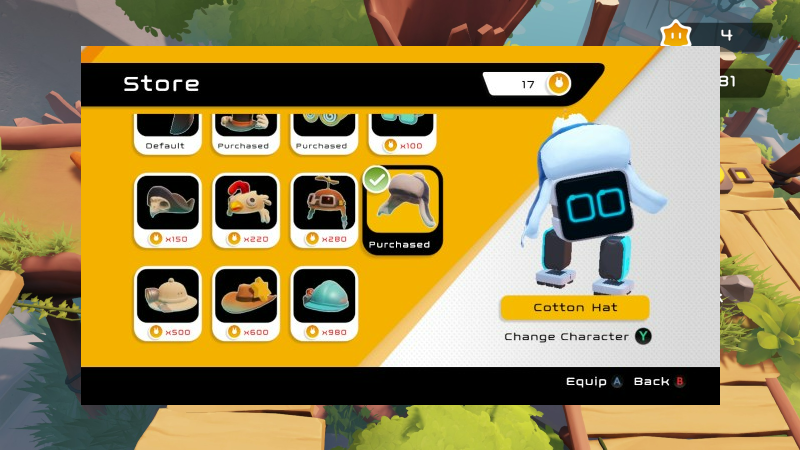Go Back from the store
The width and height of the screenshot is (800, 450).
(660, 382)
